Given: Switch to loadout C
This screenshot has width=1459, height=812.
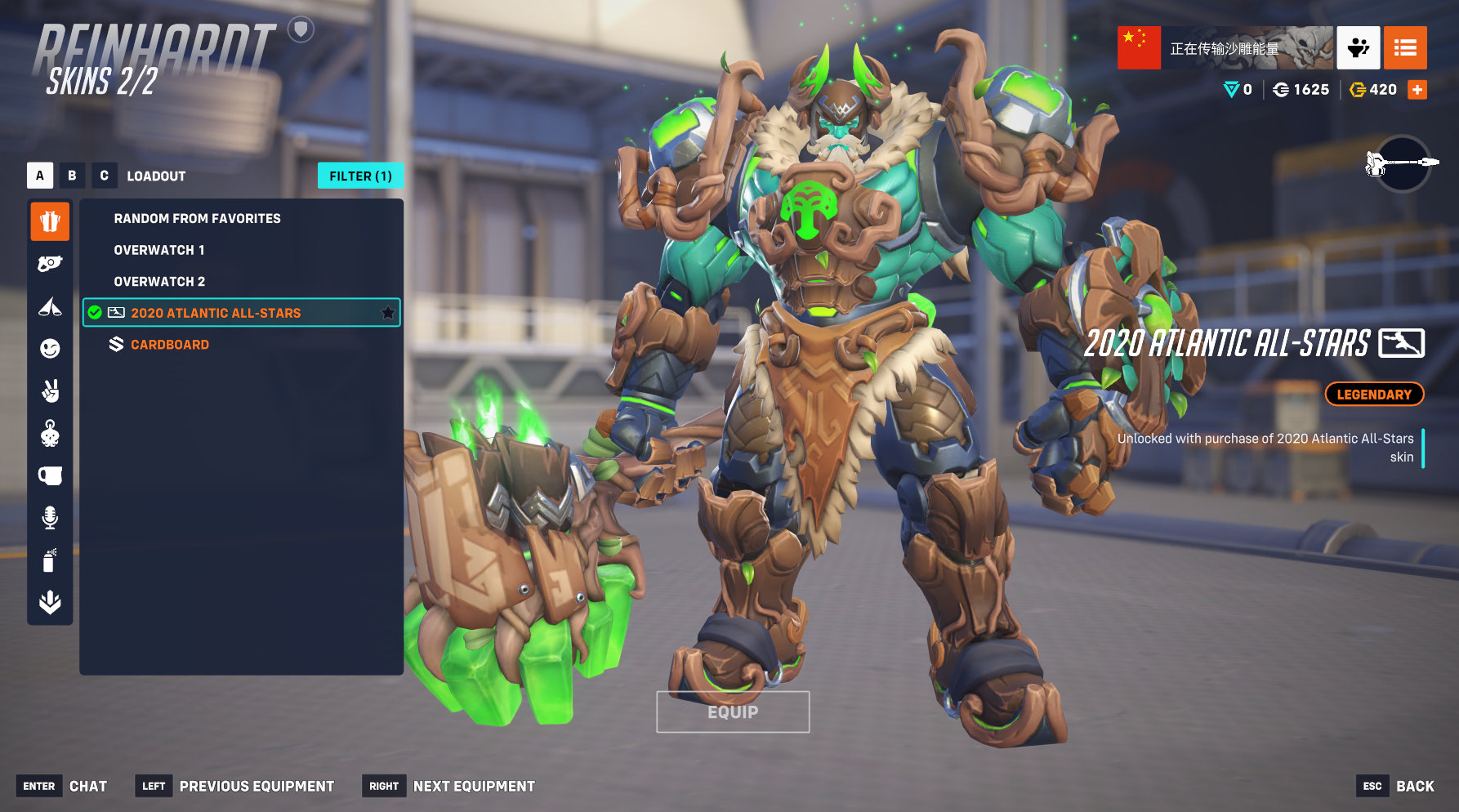Looking at the screenshot, I should click(104, 176).
